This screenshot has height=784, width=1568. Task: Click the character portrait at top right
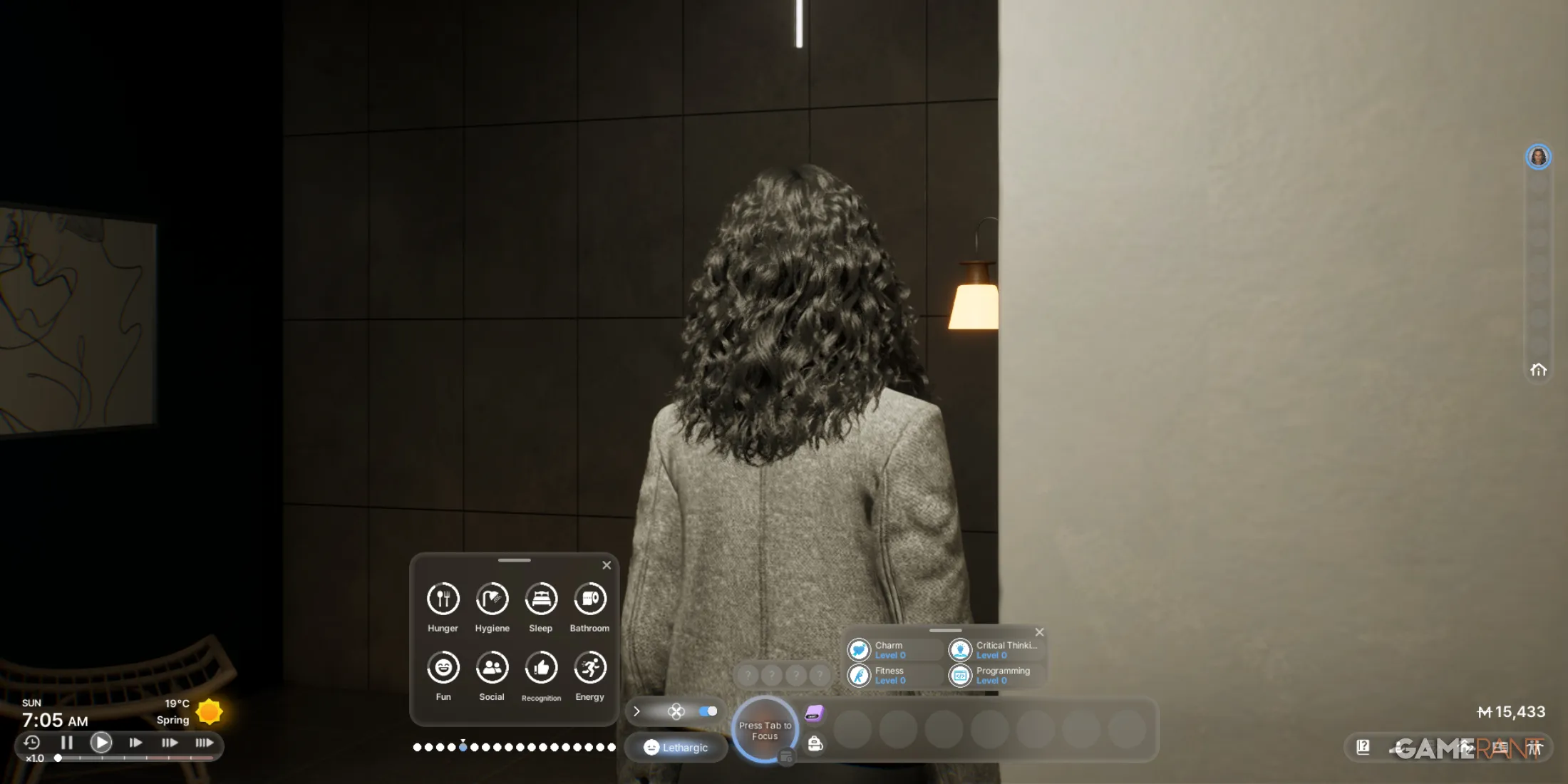pyautogui.click(x=1539, y=156)
